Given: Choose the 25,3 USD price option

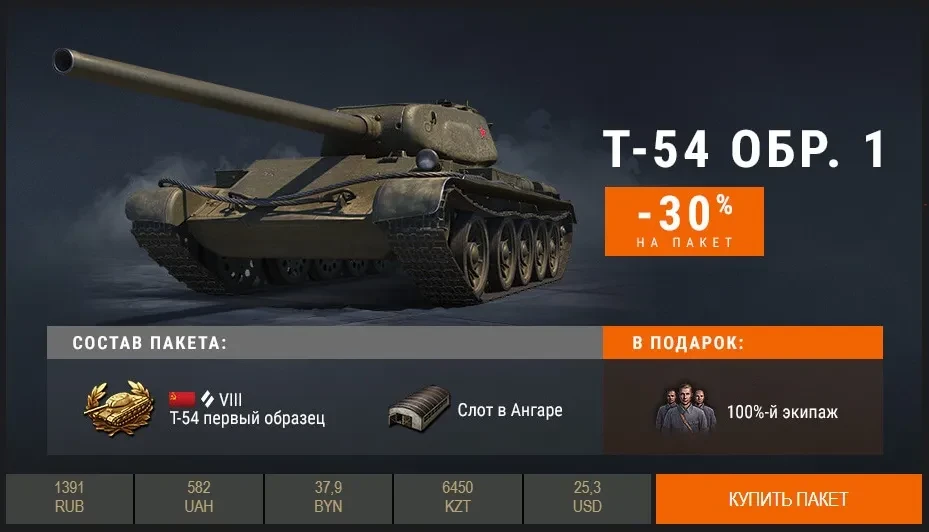Looking at the screenshot, I should (588, 498).
